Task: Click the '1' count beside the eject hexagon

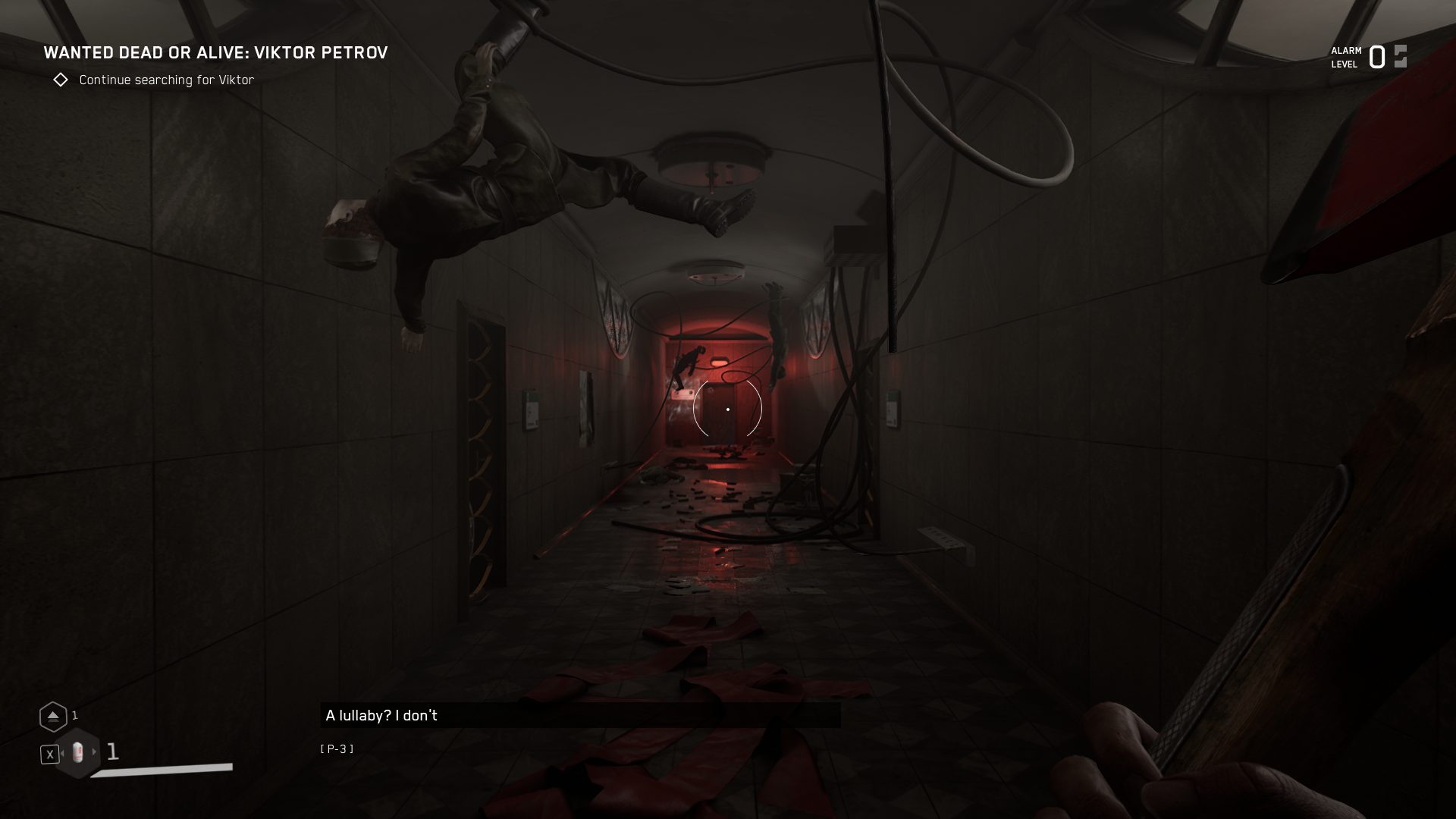Action: (74, 715)
